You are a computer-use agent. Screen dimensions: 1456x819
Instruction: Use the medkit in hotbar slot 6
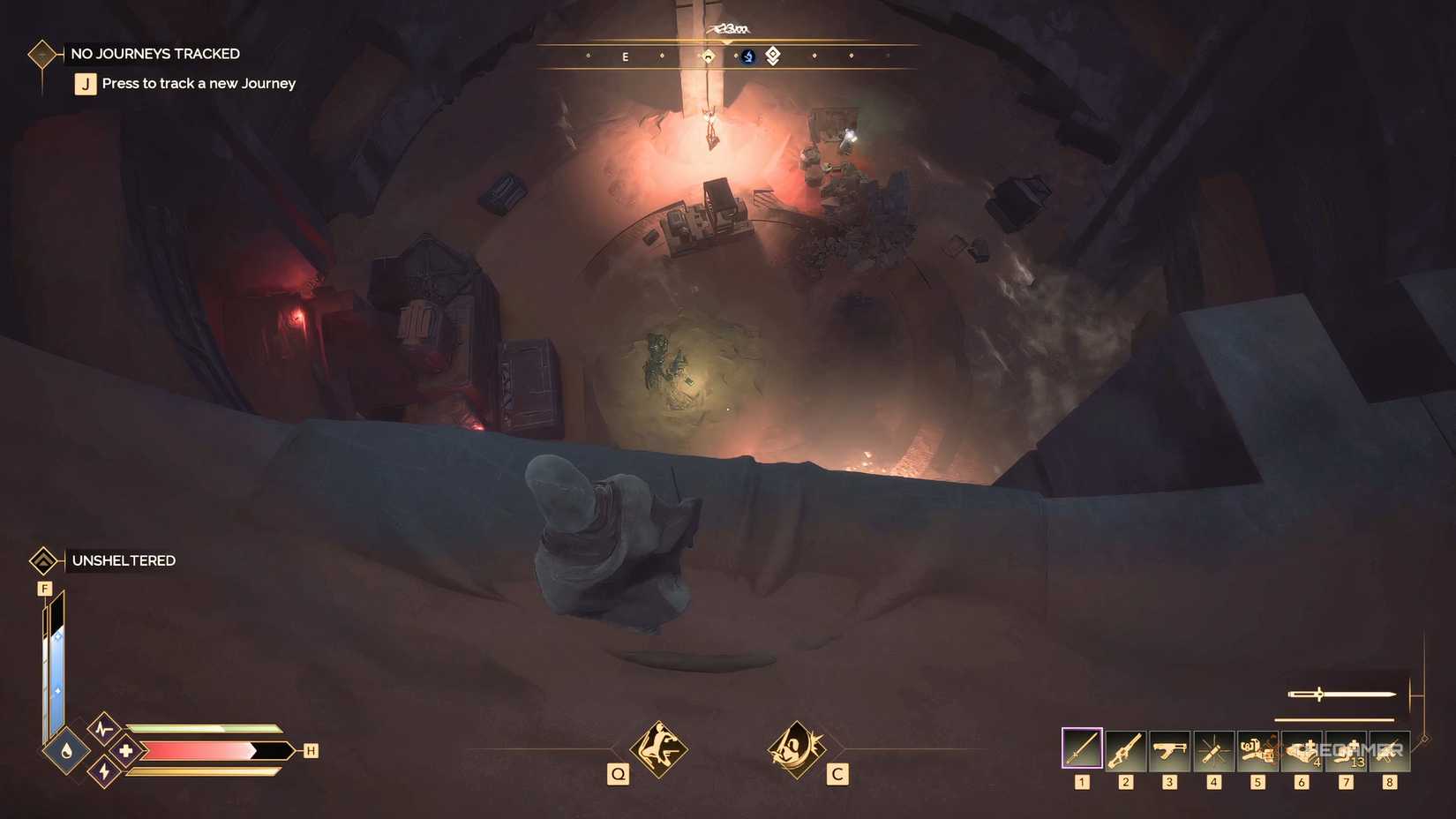pos(1302,748)
